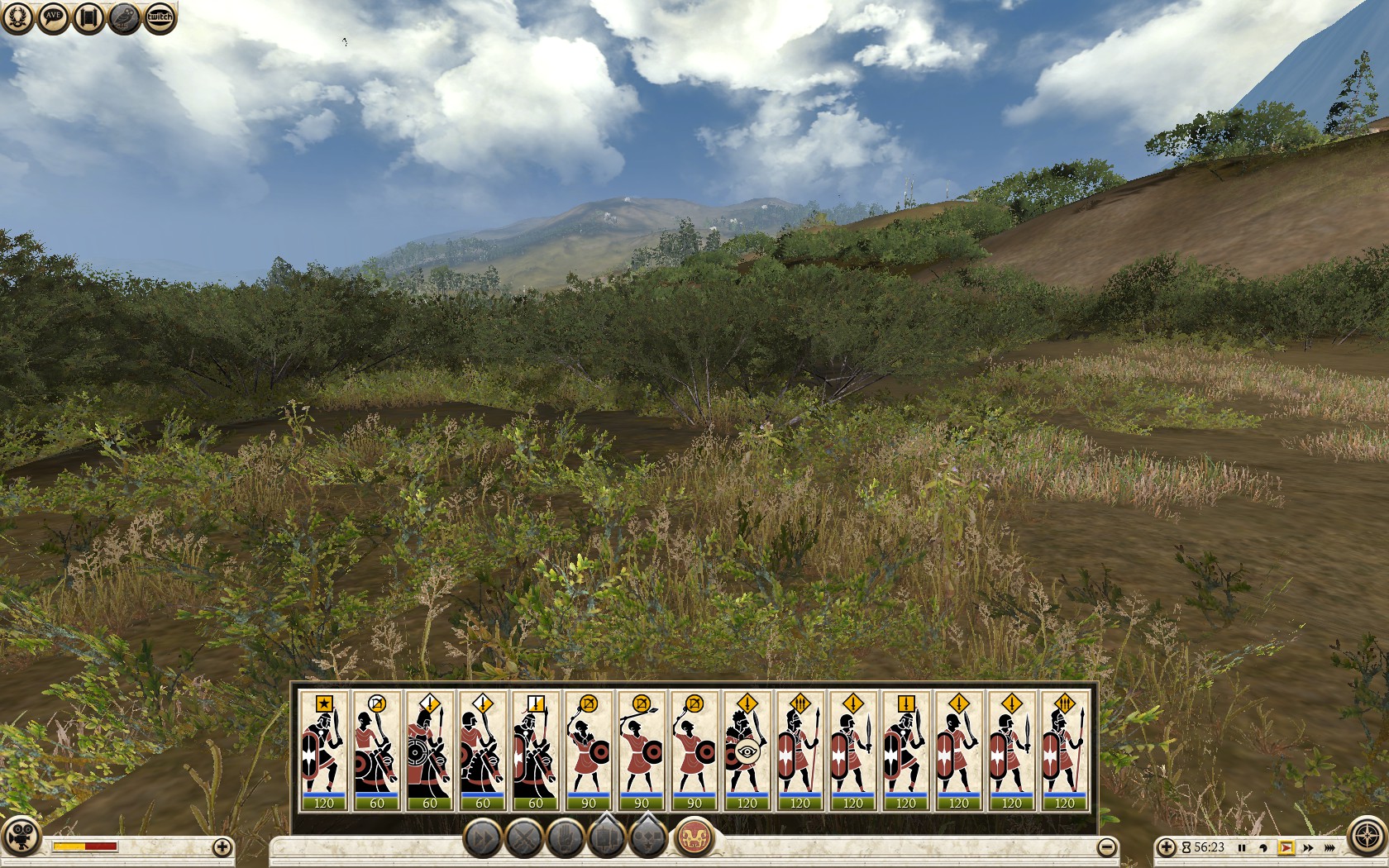Open the scroll icon button
The image size is (1389, 868).
point(89,17)
